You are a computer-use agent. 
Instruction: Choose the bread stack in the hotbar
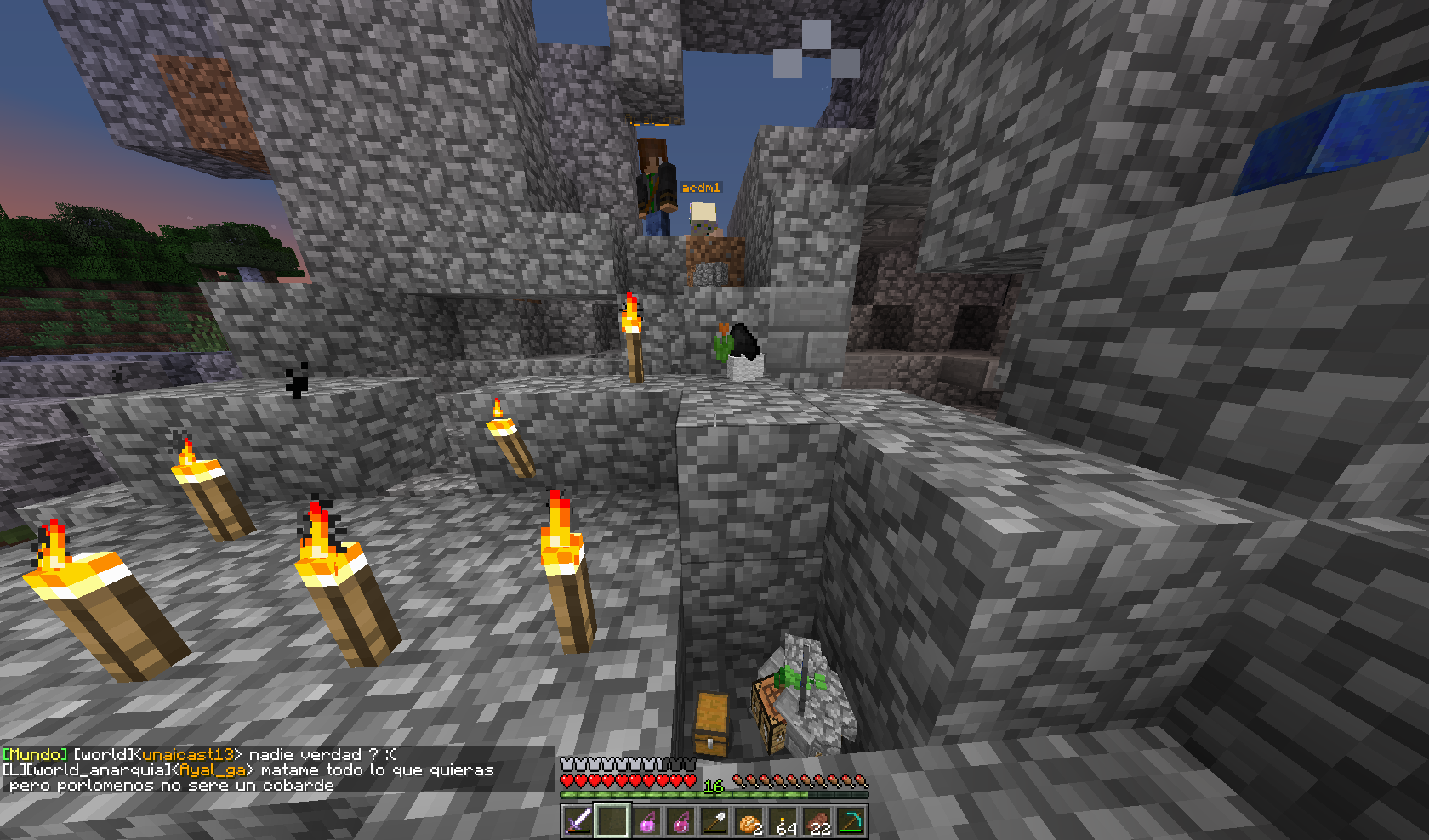click(x=749, y=821)
